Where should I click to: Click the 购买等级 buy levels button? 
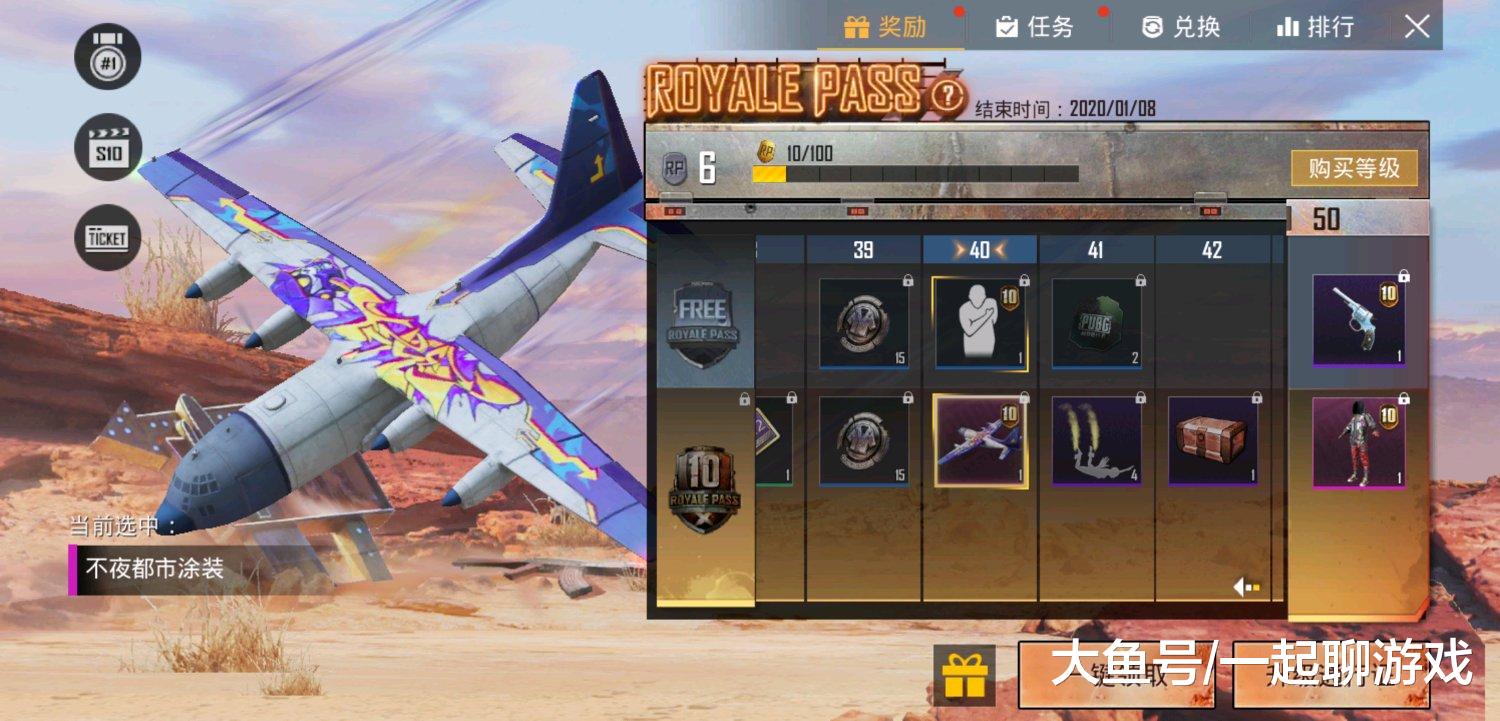(x=1354, y=169)
